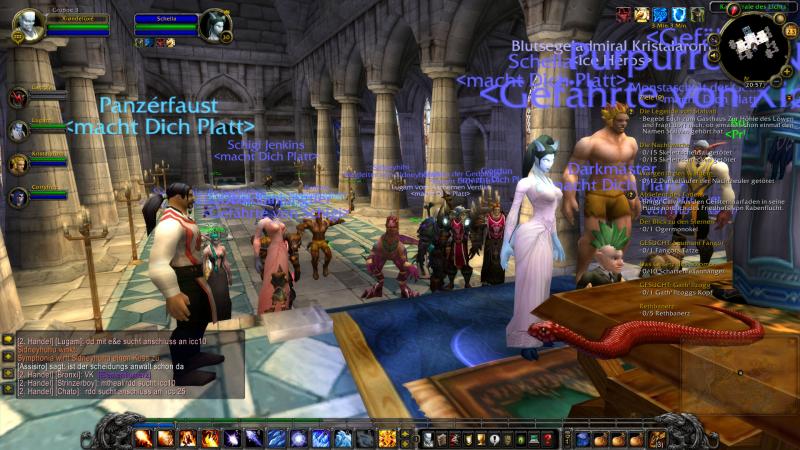800x450 pixels.
Task: Select party member Lugam's portrait
Action: click(x=18, y=130)
